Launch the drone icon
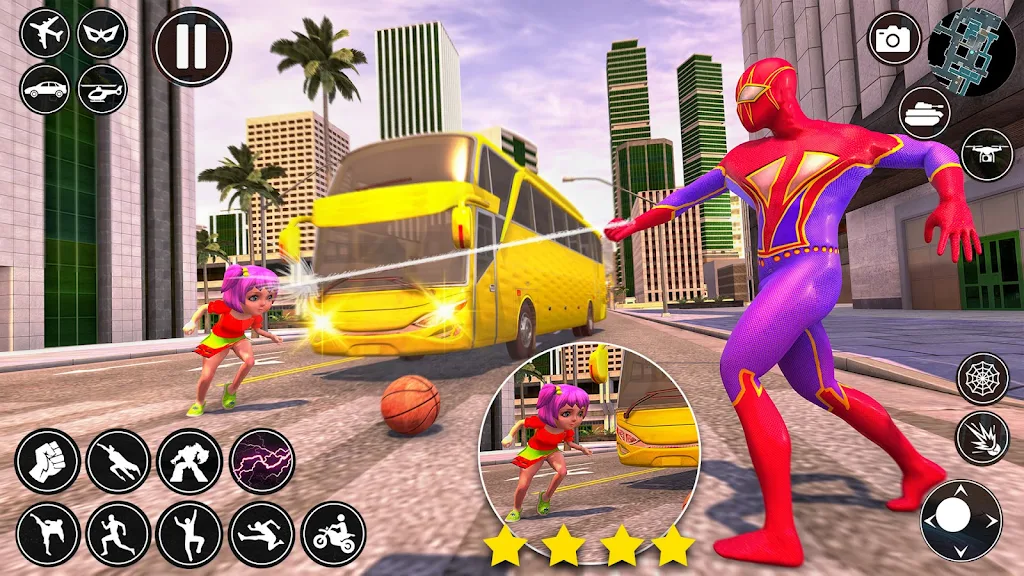Screen dimensions: 1024x576 pyautogui.click(x=987, y=154)
